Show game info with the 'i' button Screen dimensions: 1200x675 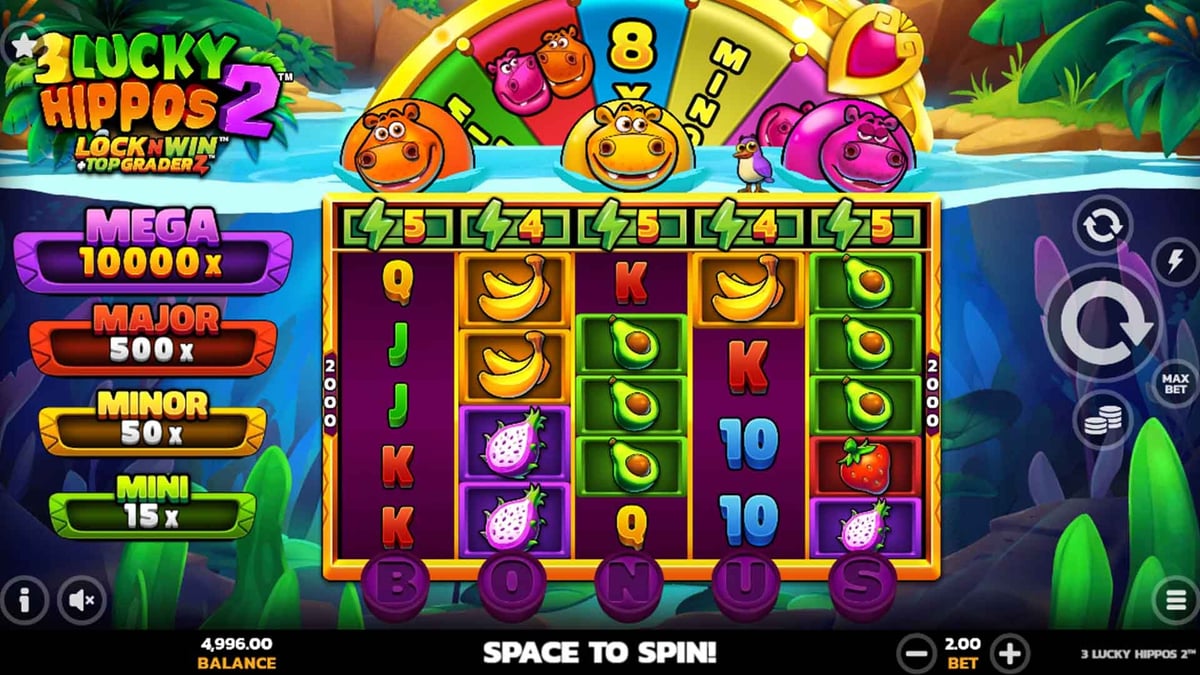27,599
